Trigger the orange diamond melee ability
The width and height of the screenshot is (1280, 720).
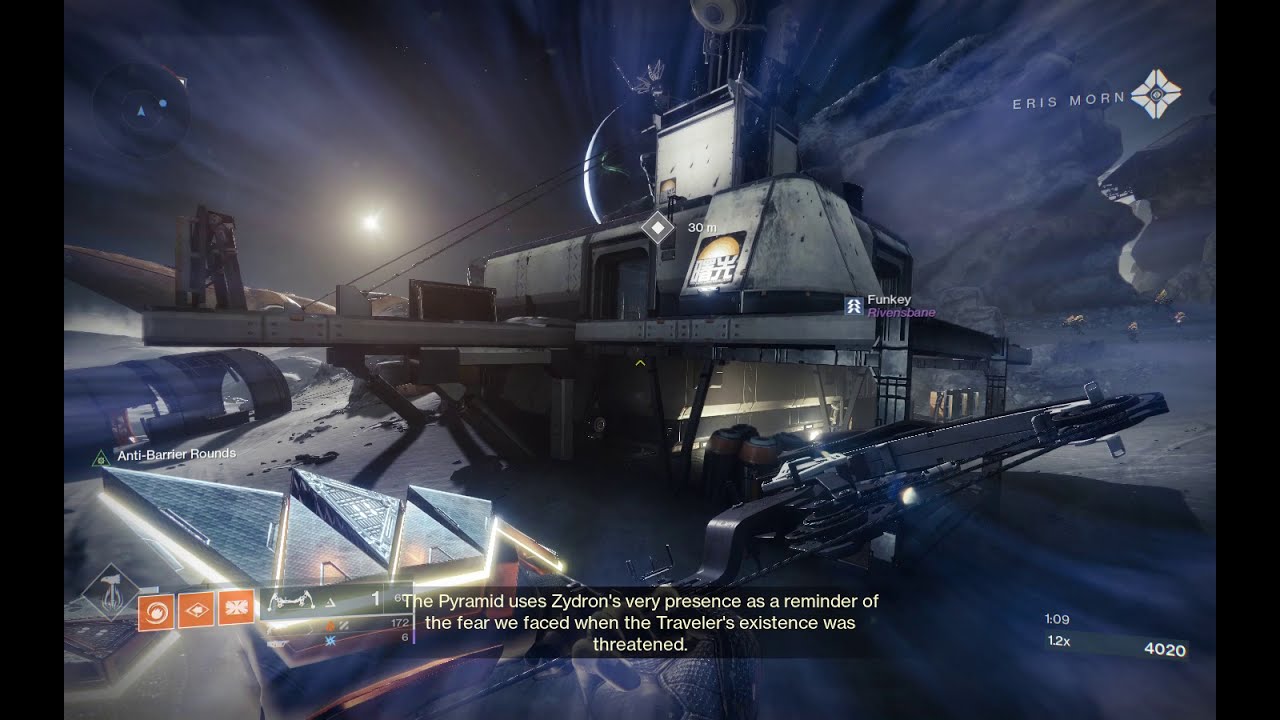pos(196,609)
